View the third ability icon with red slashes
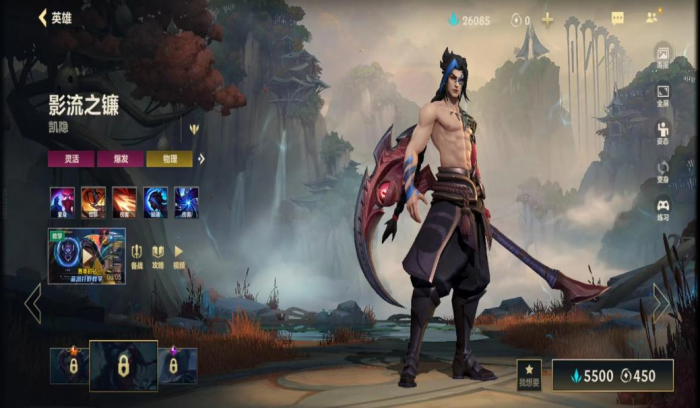Viewport: 700px width, 408px height. pos(125,202)
